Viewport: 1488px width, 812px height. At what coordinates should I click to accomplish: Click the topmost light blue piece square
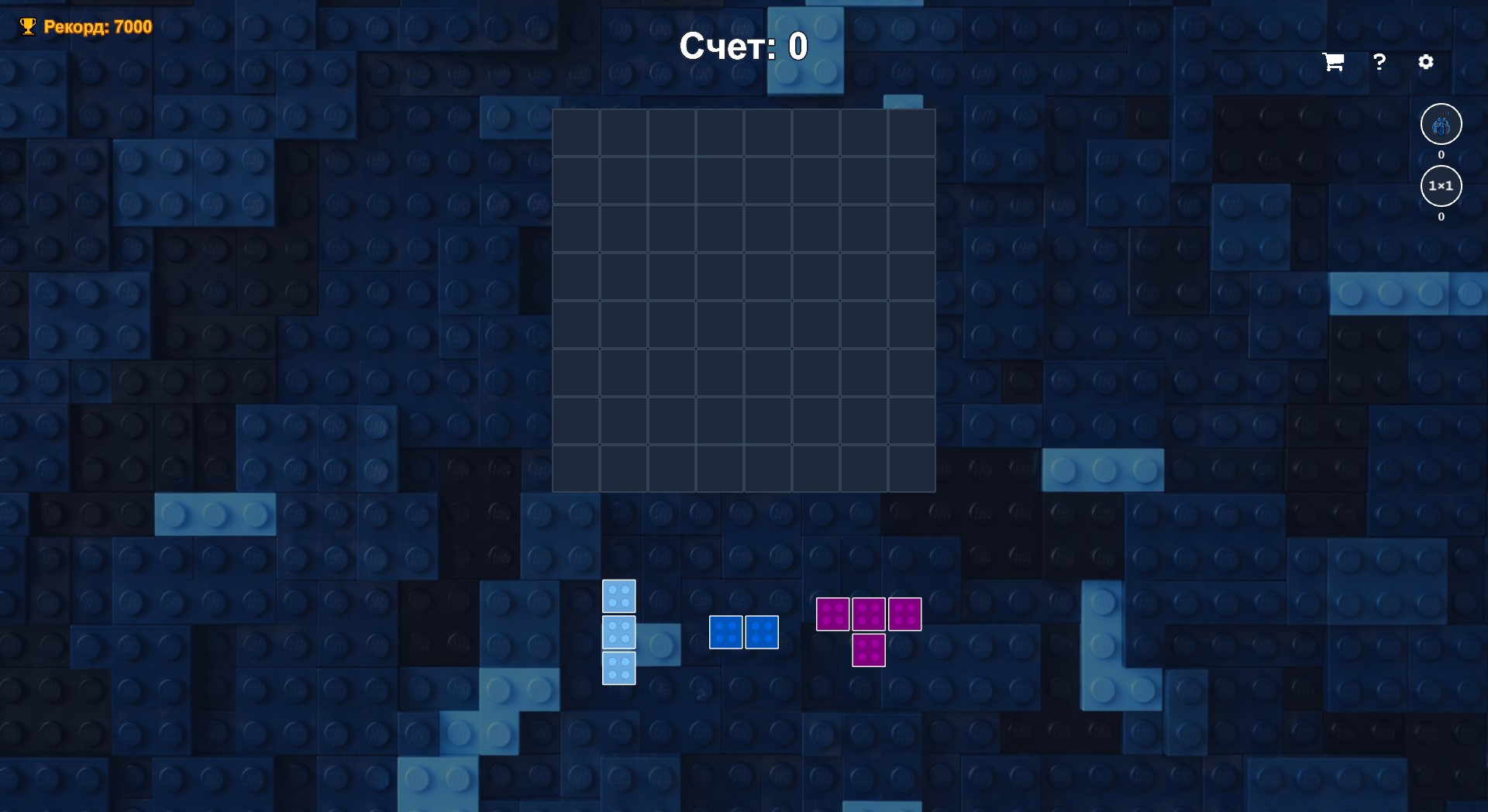click(x=618, y=596)
